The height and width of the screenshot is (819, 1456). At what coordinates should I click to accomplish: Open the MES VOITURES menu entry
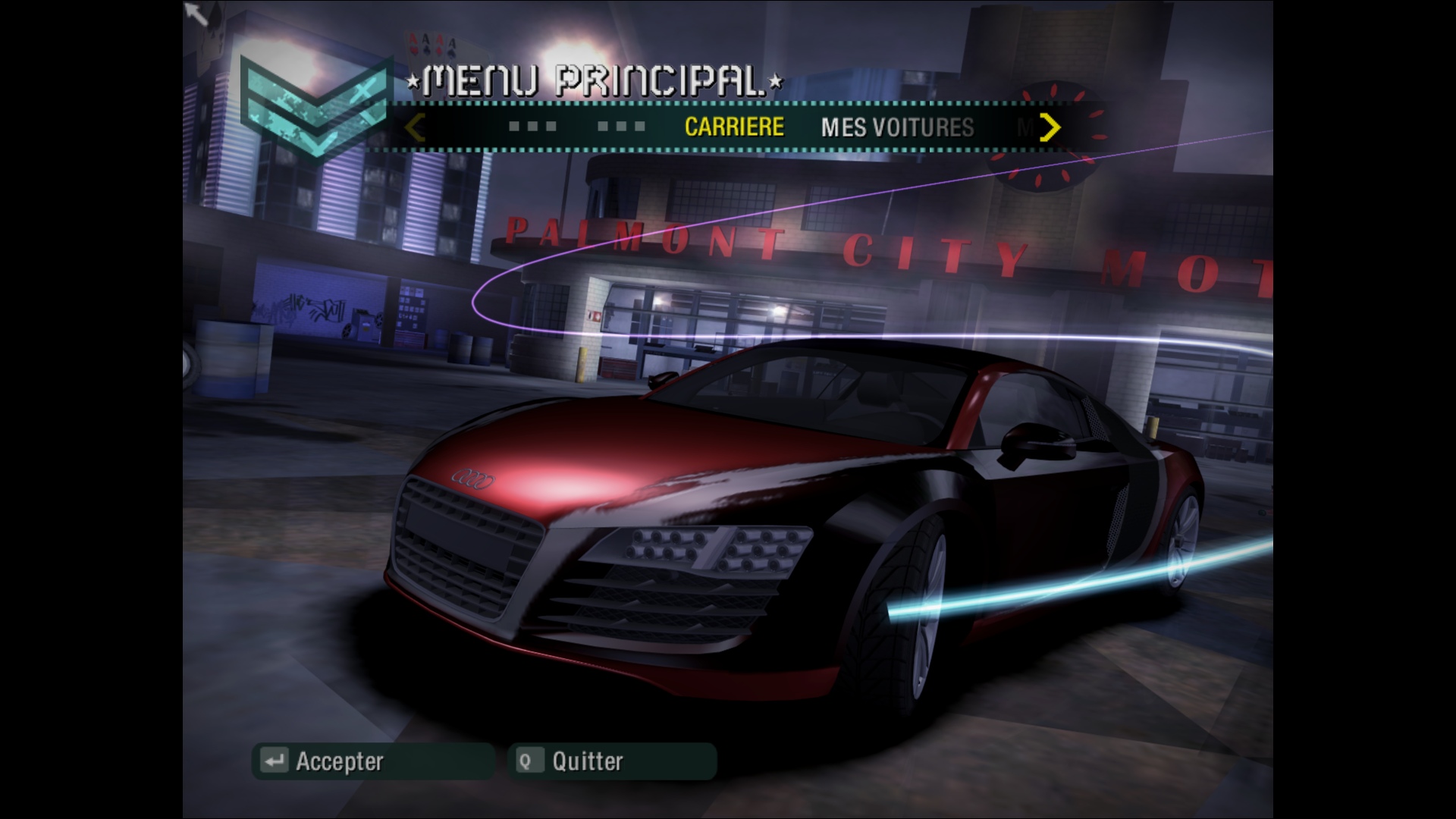coord(897,127)
